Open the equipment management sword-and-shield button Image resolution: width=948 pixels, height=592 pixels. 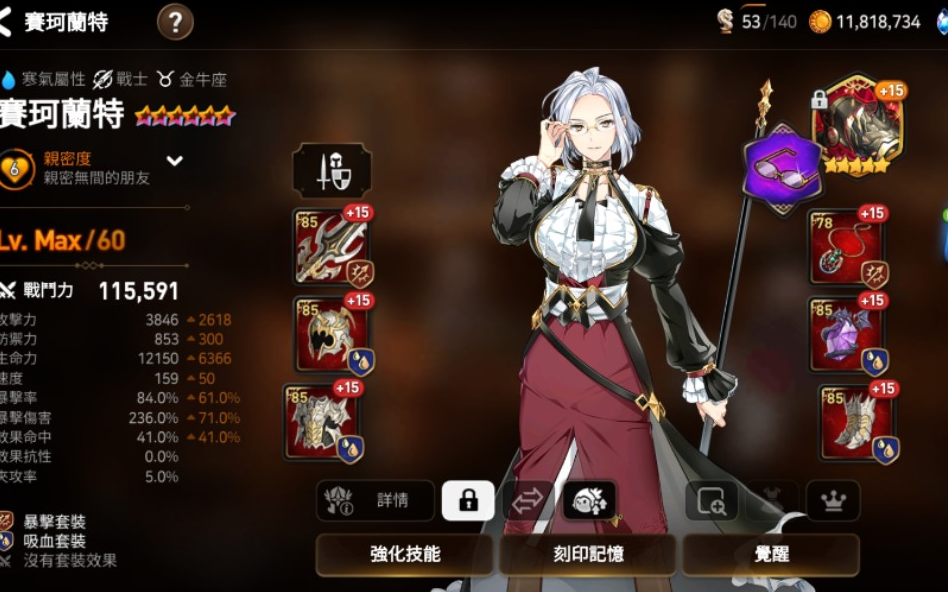coord(332,171)
